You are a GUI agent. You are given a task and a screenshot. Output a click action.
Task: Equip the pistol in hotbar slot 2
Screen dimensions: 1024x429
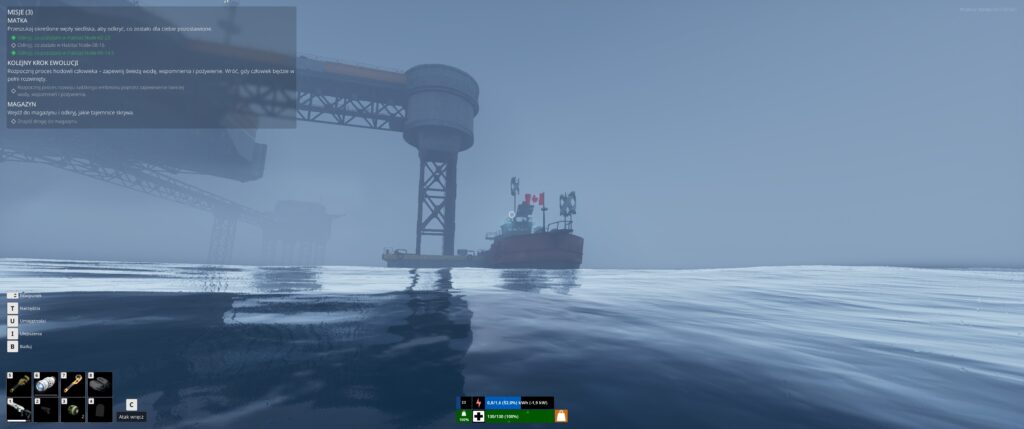[x=47, y=409]
